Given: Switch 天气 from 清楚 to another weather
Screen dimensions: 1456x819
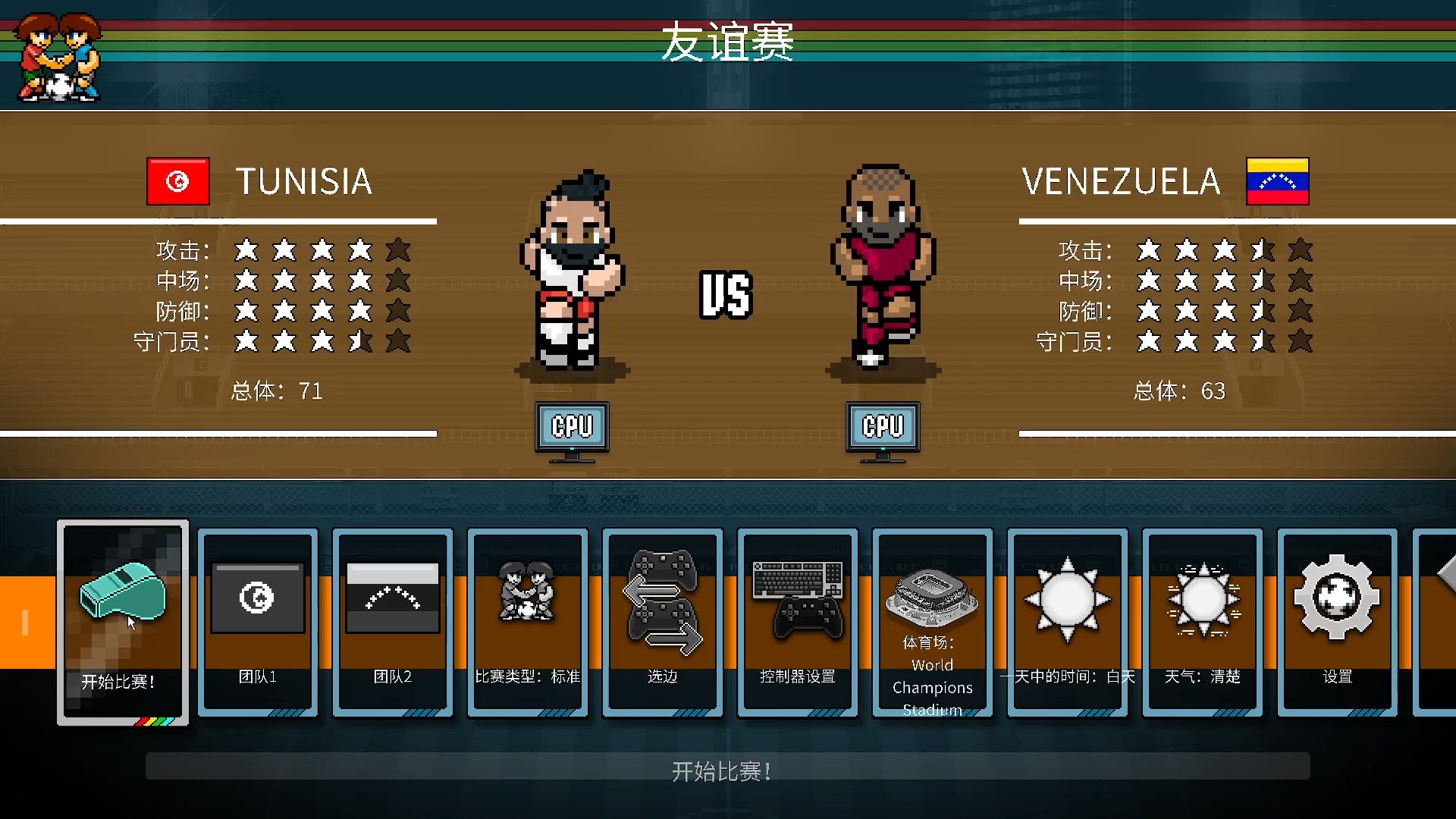Looking at the screenshot, I should (1202, 622).
